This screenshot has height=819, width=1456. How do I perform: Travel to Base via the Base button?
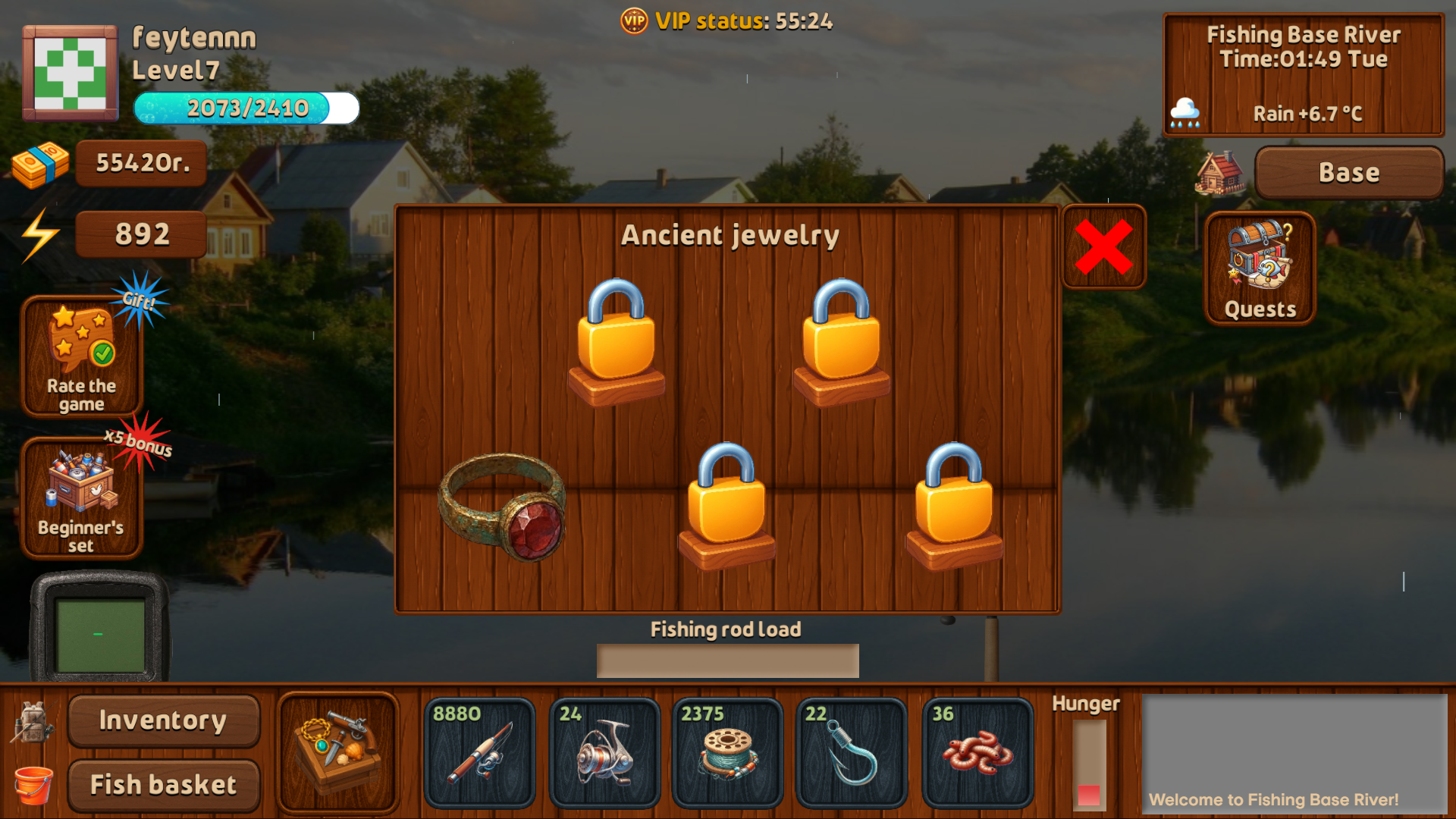pyautogui.click(x=1349, y=172)
